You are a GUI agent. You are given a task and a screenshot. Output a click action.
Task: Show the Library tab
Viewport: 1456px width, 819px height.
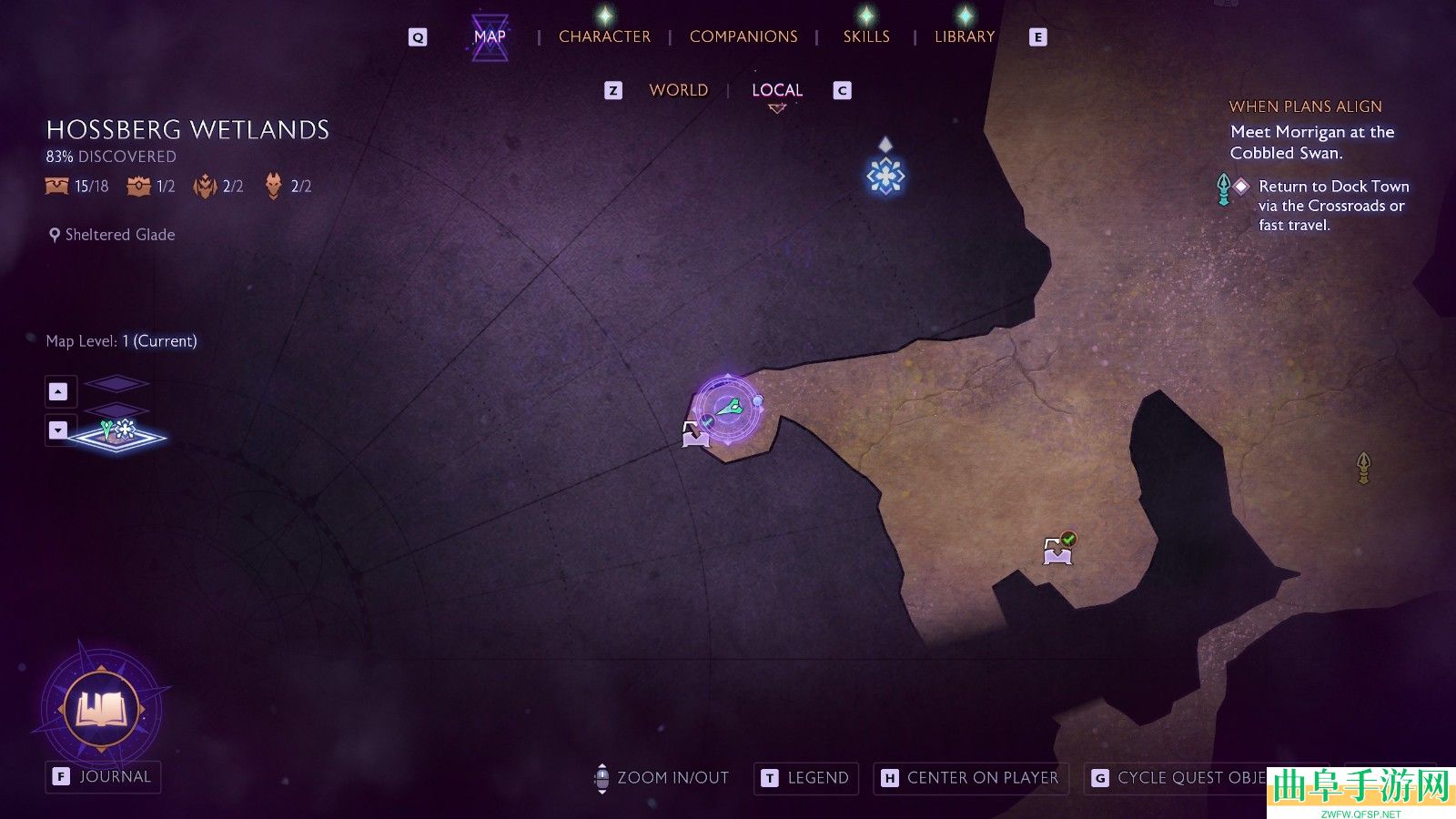[965, 36]
